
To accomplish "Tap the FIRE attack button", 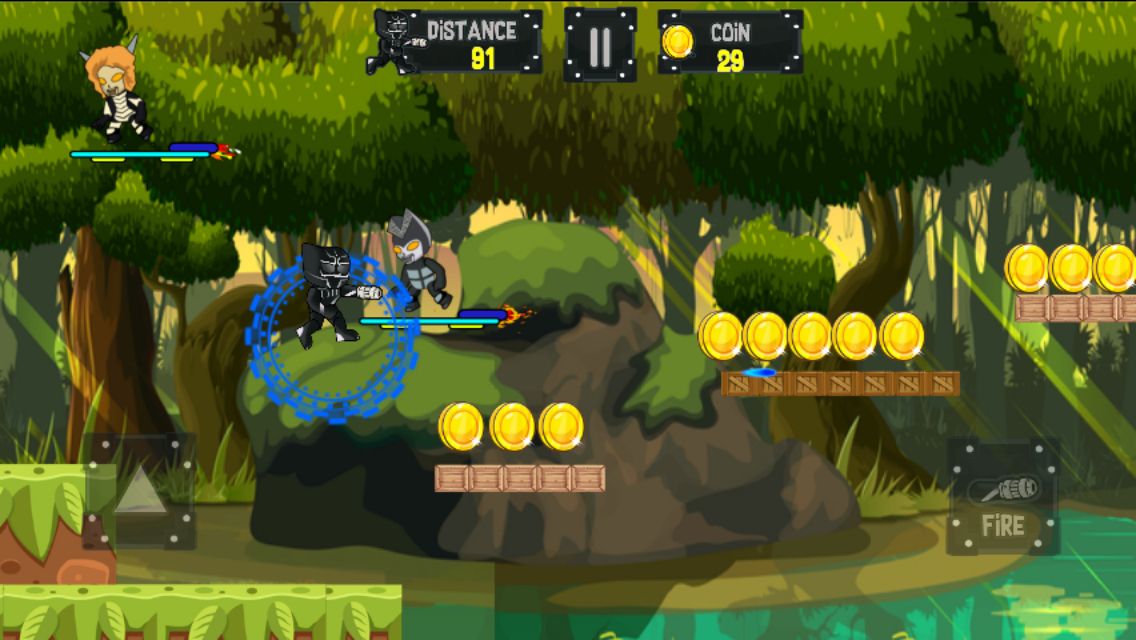I will (1002, 497).
